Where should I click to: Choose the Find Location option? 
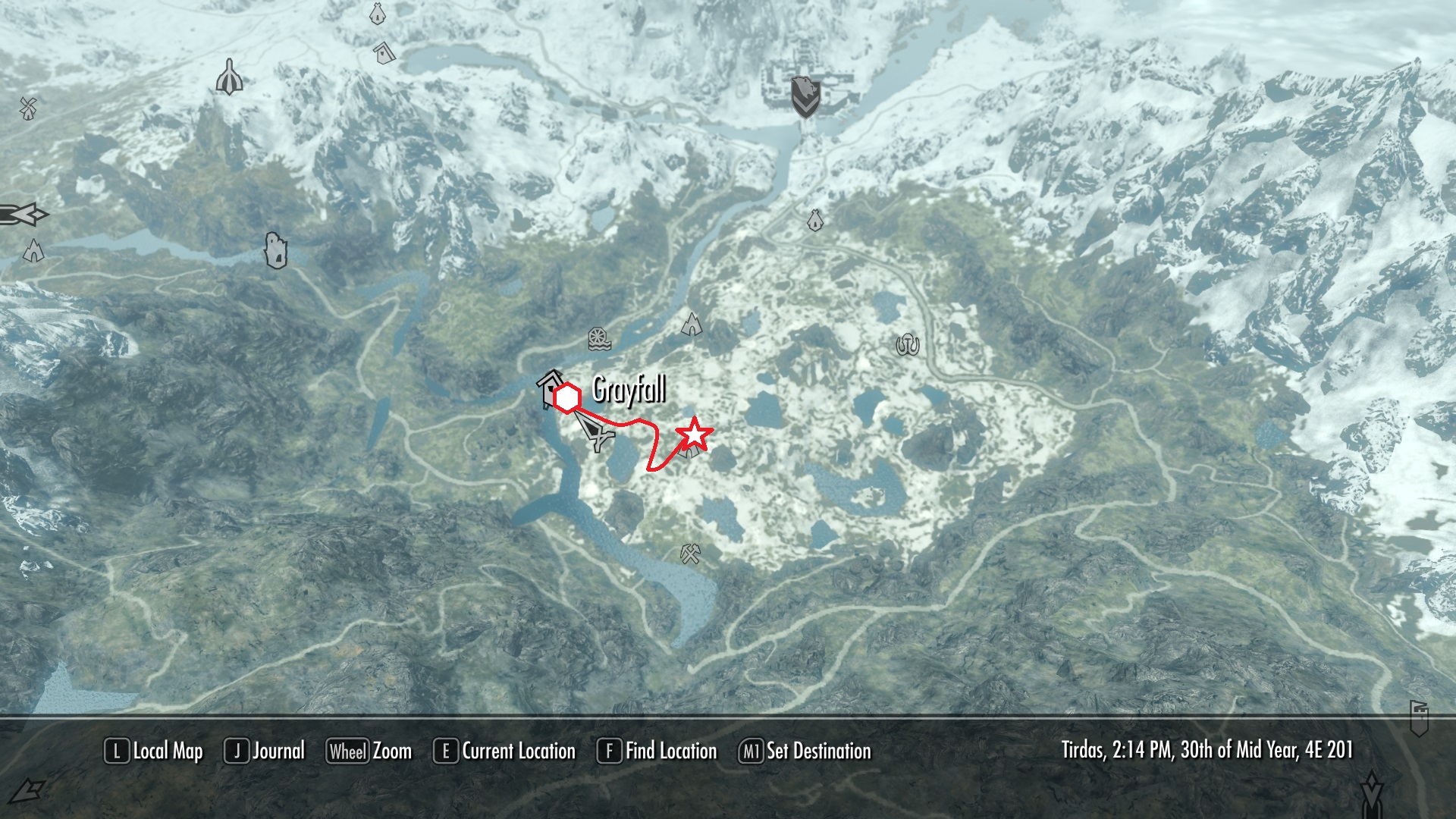coord(657,752)
